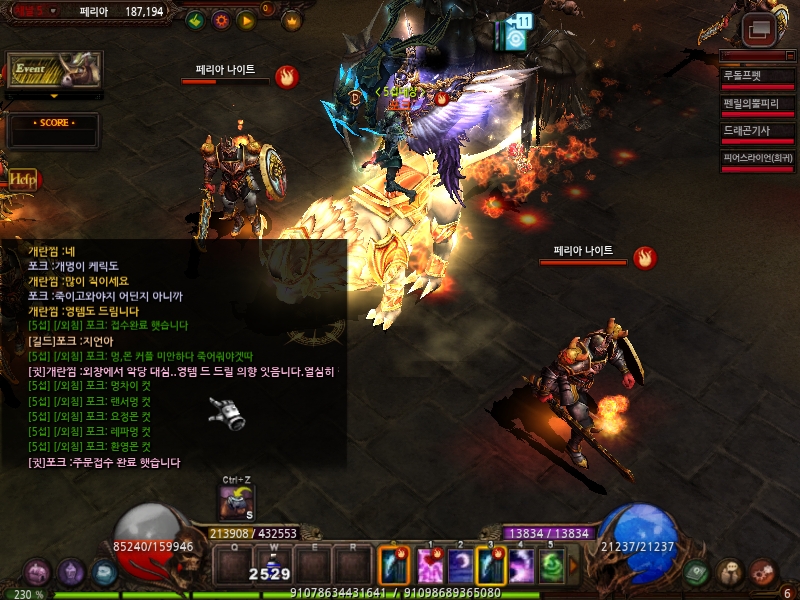Click the green download arrow icon
The width and height of the screenshot is (800, 600).
(x=195, y=19)
